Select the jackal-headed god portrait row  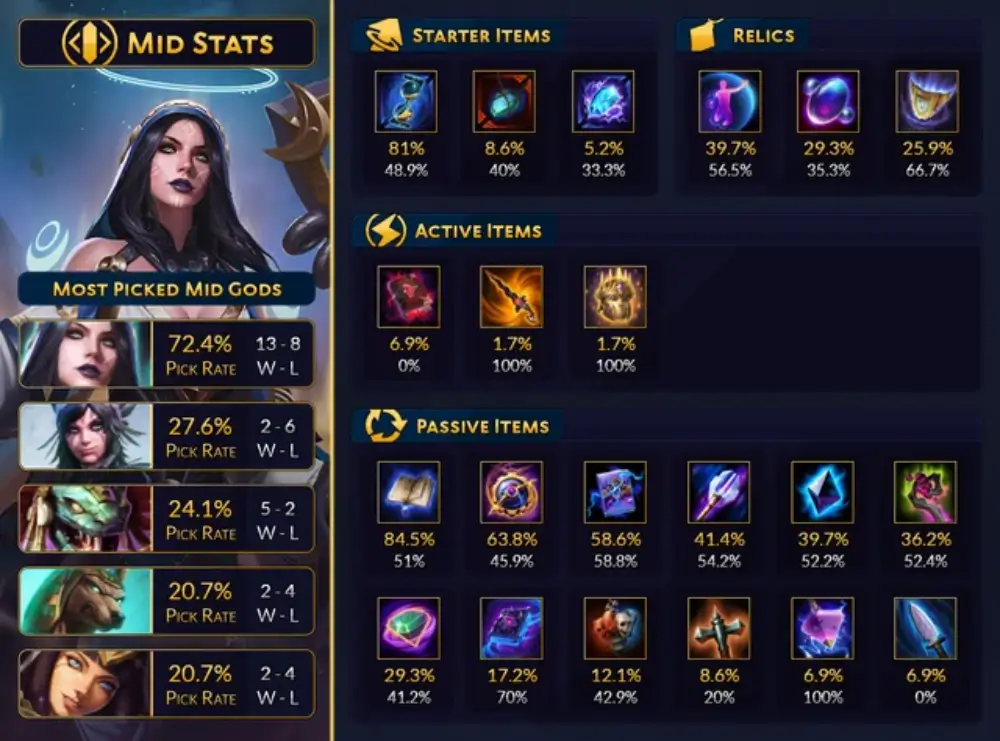pyautogui.click(x=166, y=601)
